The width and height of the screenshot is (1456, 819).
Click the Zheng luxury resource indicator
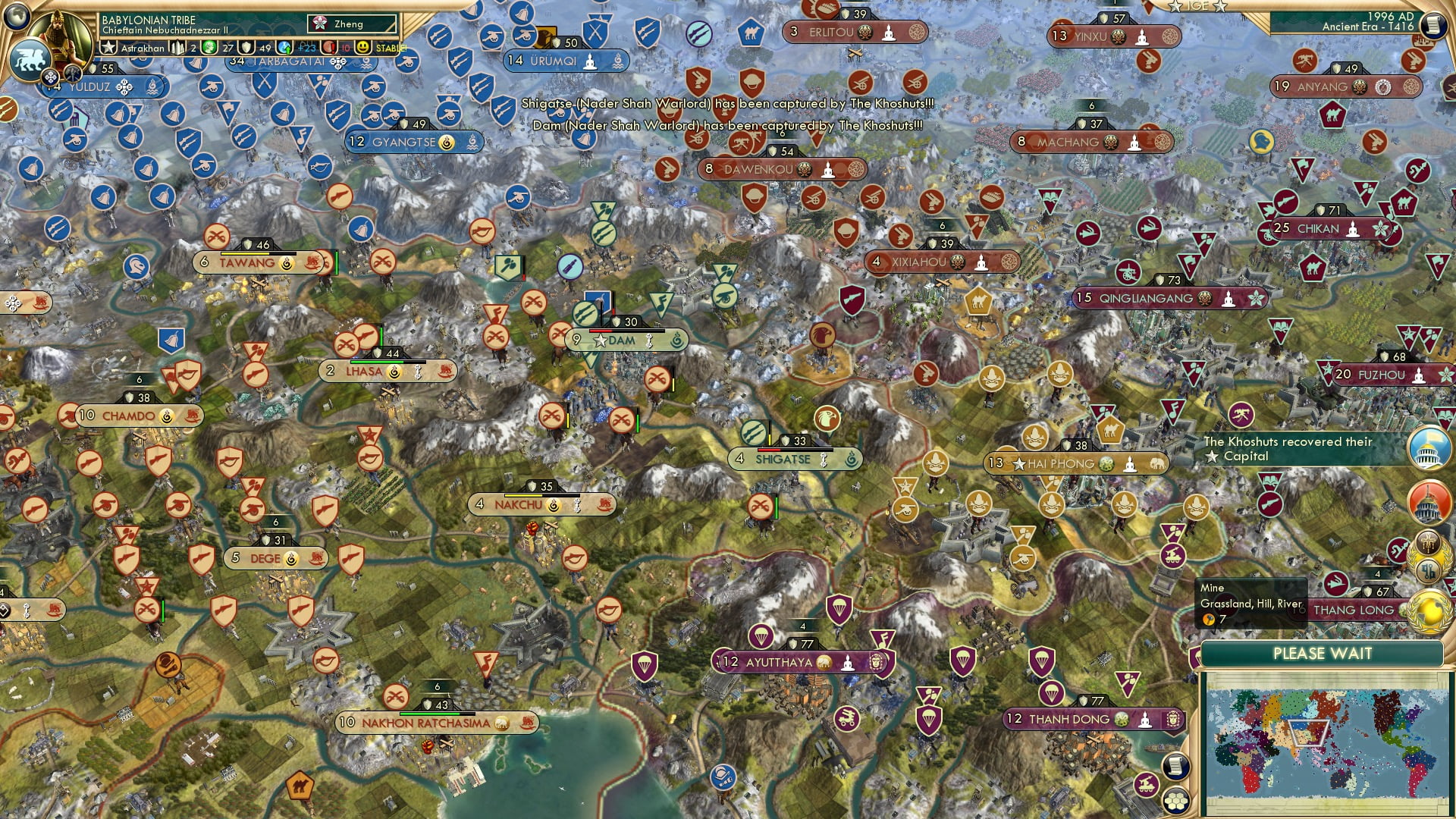[321, 24]
